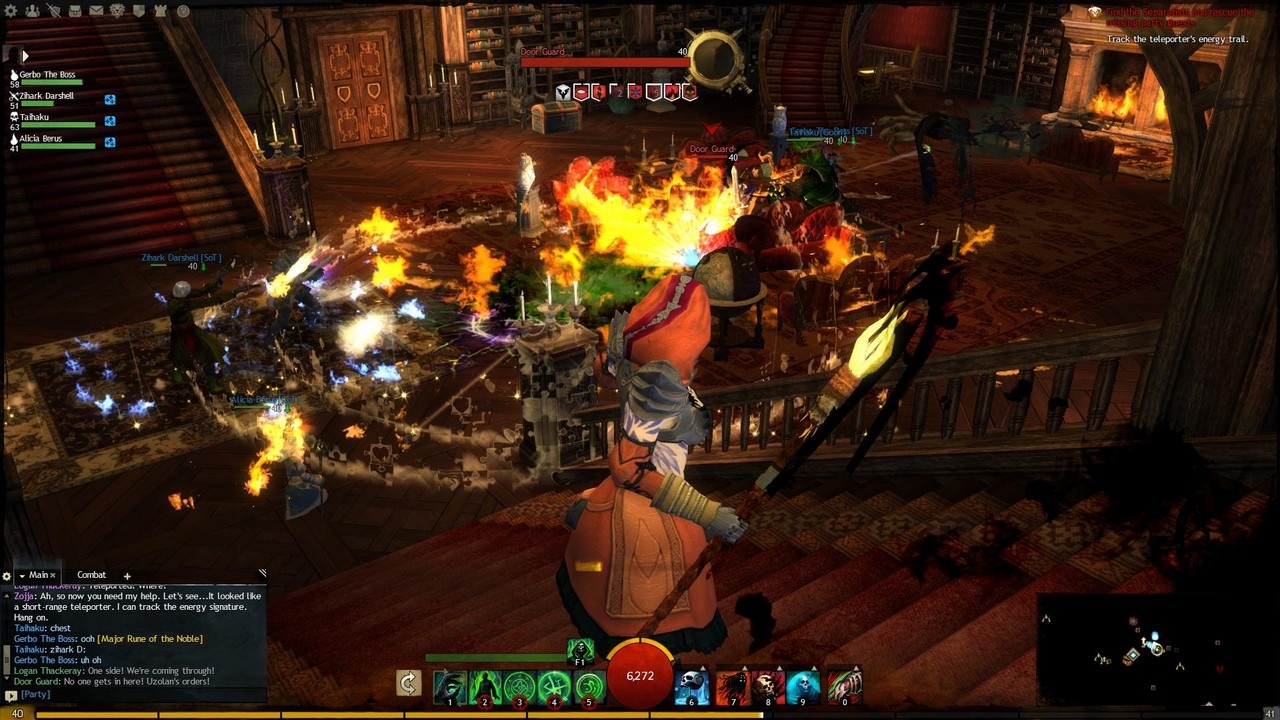Open the inventory bag icon
The height and width of the screenshot is (720, 1280).
click(x=74, y=11)
